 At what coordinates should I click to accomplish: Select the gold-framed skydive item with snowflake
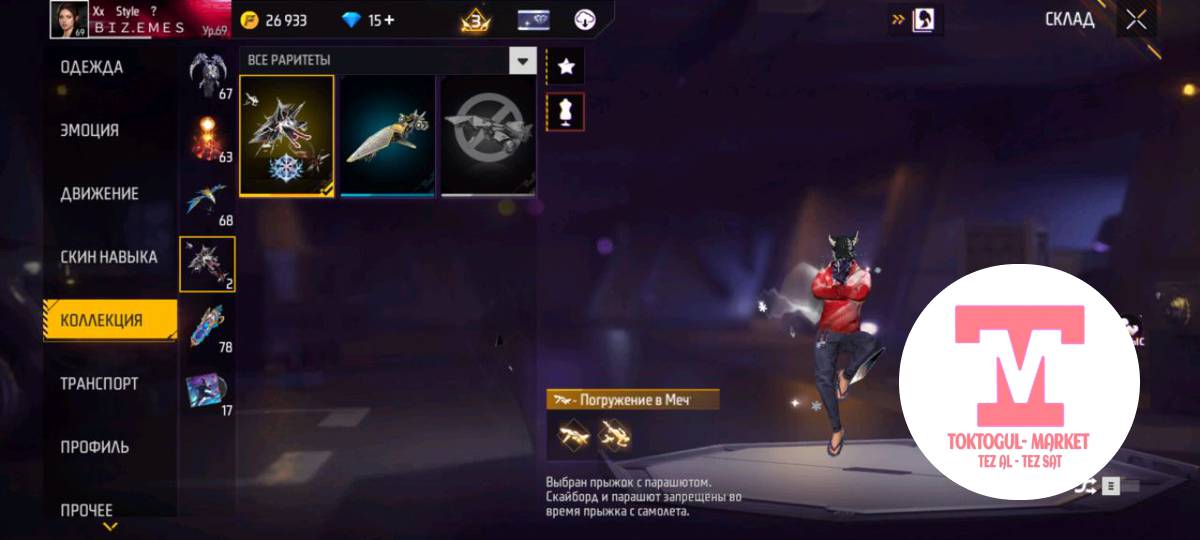(x=287, y=135)
